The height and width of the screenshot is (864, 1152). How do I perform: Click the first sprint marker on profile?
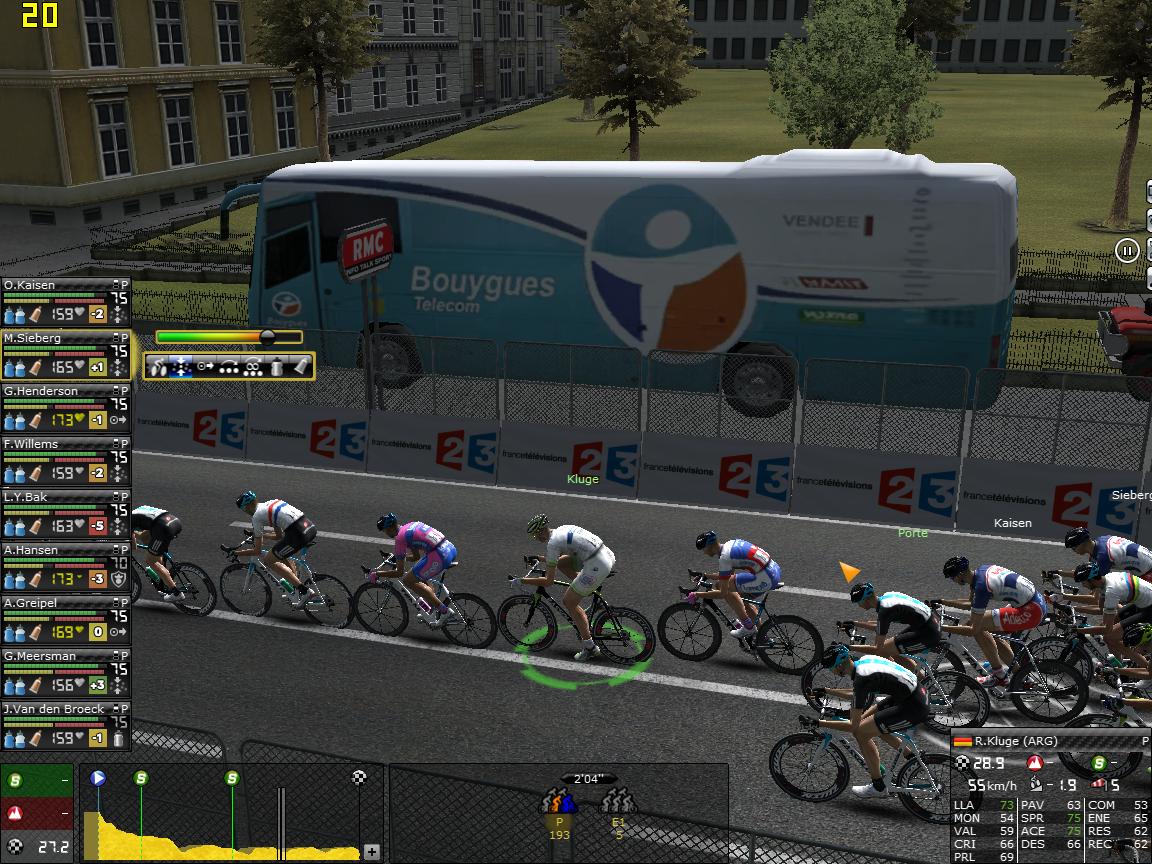(x=141, y=777)
